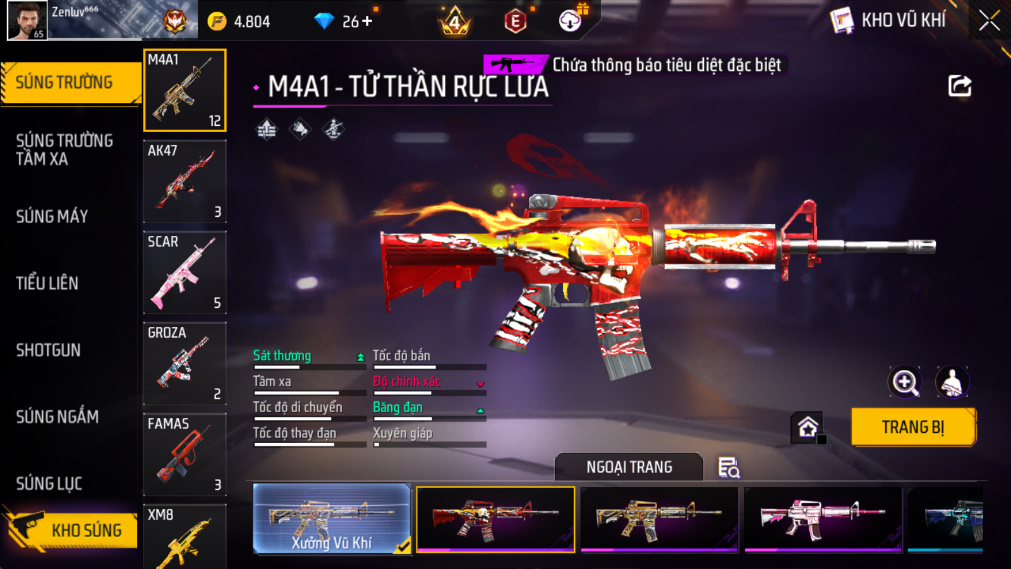The height and width of the screenshot is (569, 1011).
Task: Select the AK47 weapon tile
Action: [185, 181]
